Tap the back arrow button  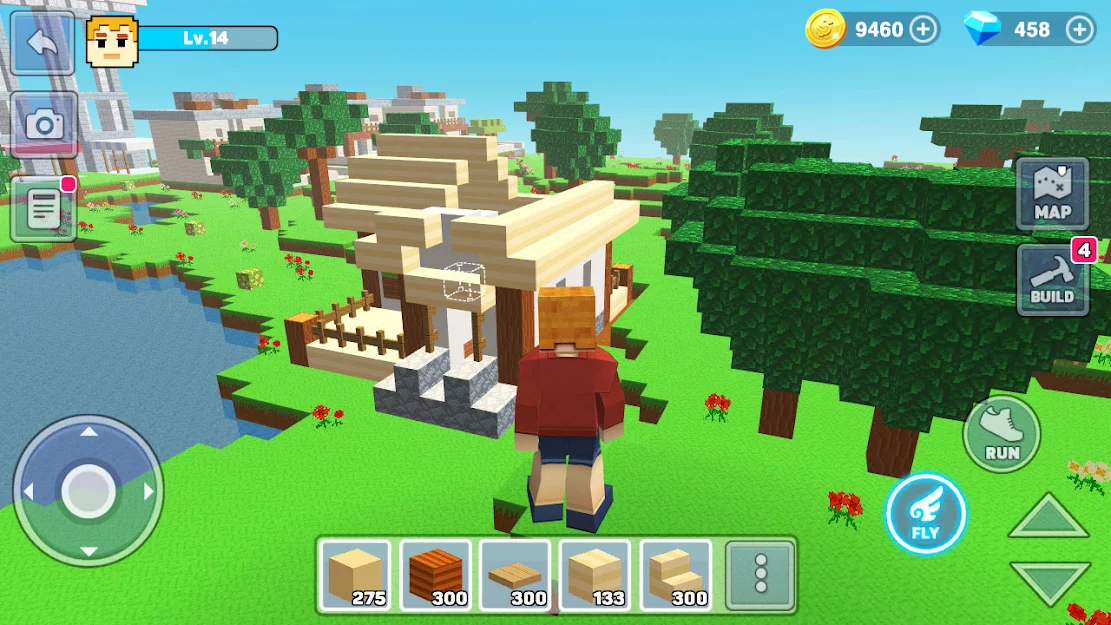click(42, 42)
